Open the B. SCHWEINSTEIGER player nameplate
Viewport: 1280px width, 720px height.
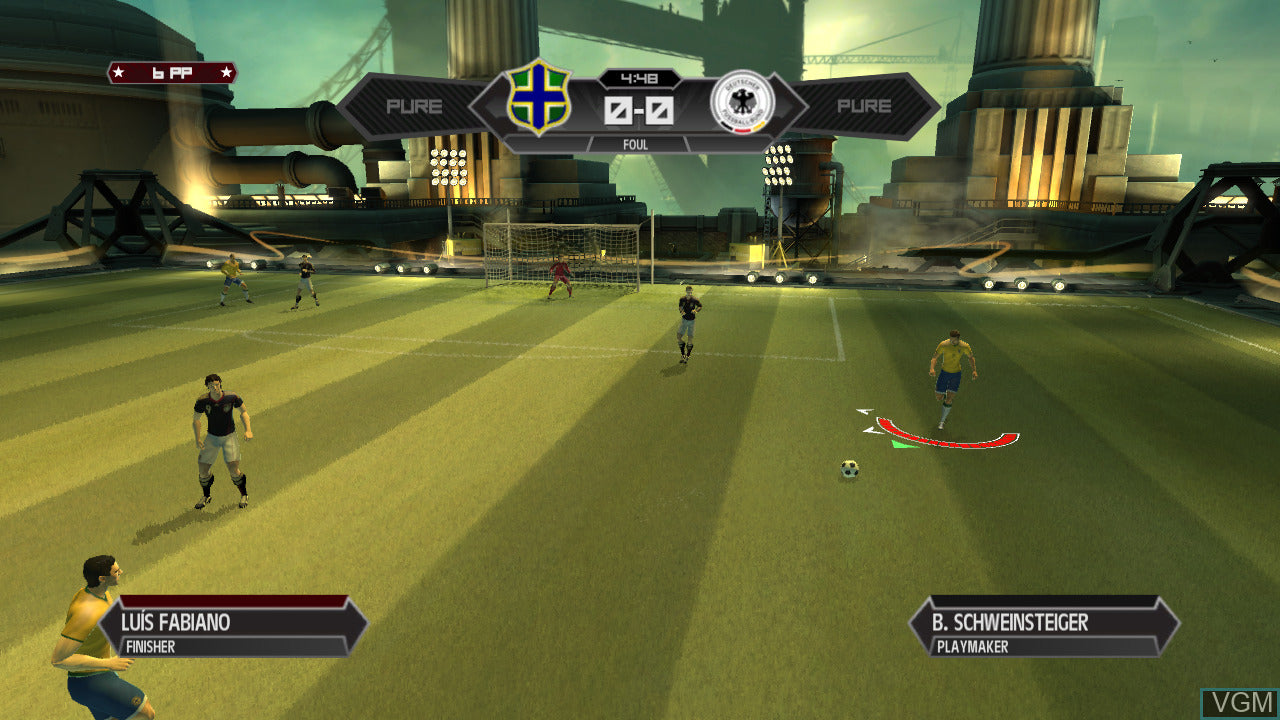tap(1010, 622)
